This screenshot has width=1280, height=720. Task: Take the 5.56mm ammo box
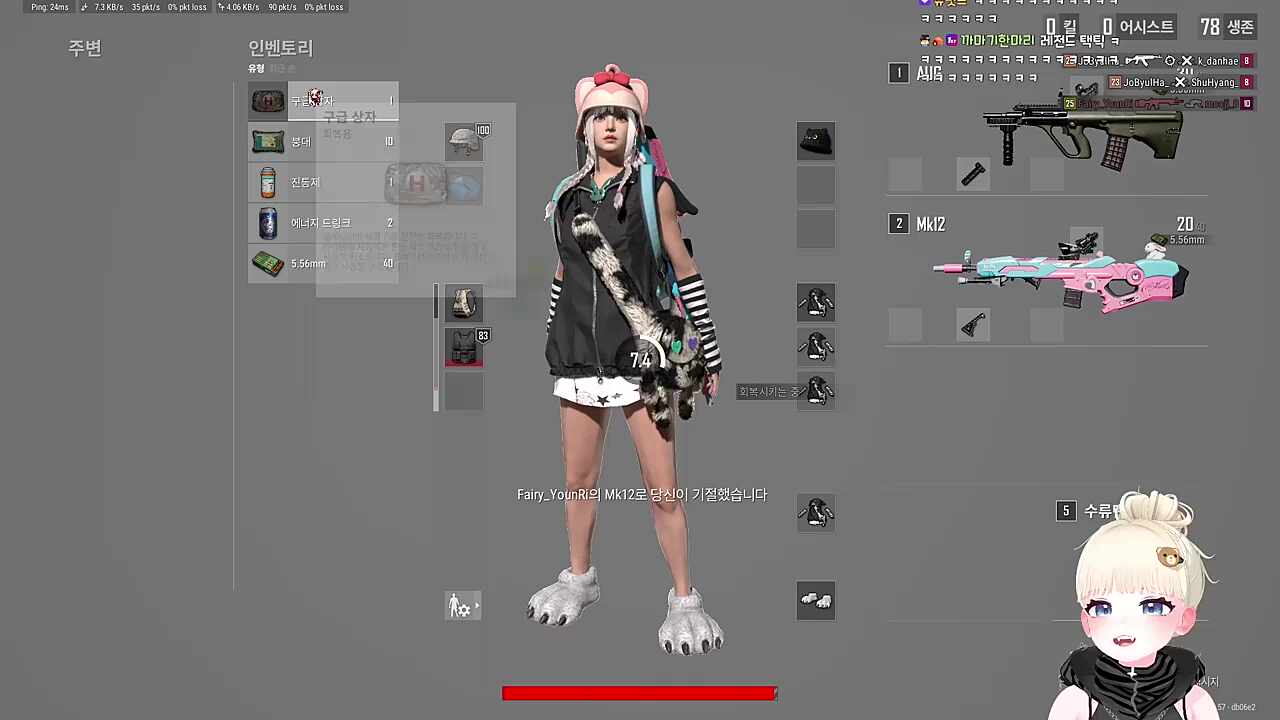pyautogui.click(x=267, y=263)
